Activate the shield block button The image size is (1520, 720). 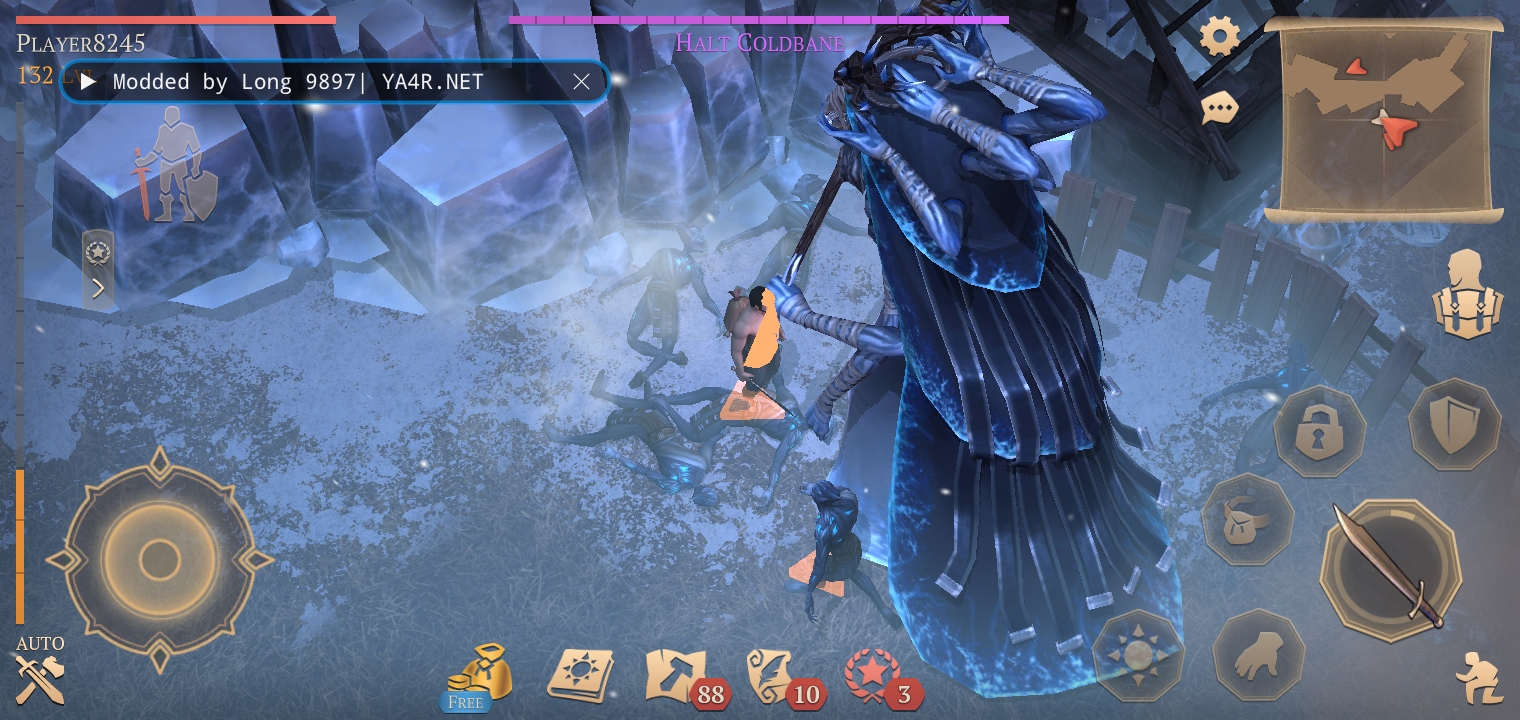pyautogui.click(x=1453, y=424)
